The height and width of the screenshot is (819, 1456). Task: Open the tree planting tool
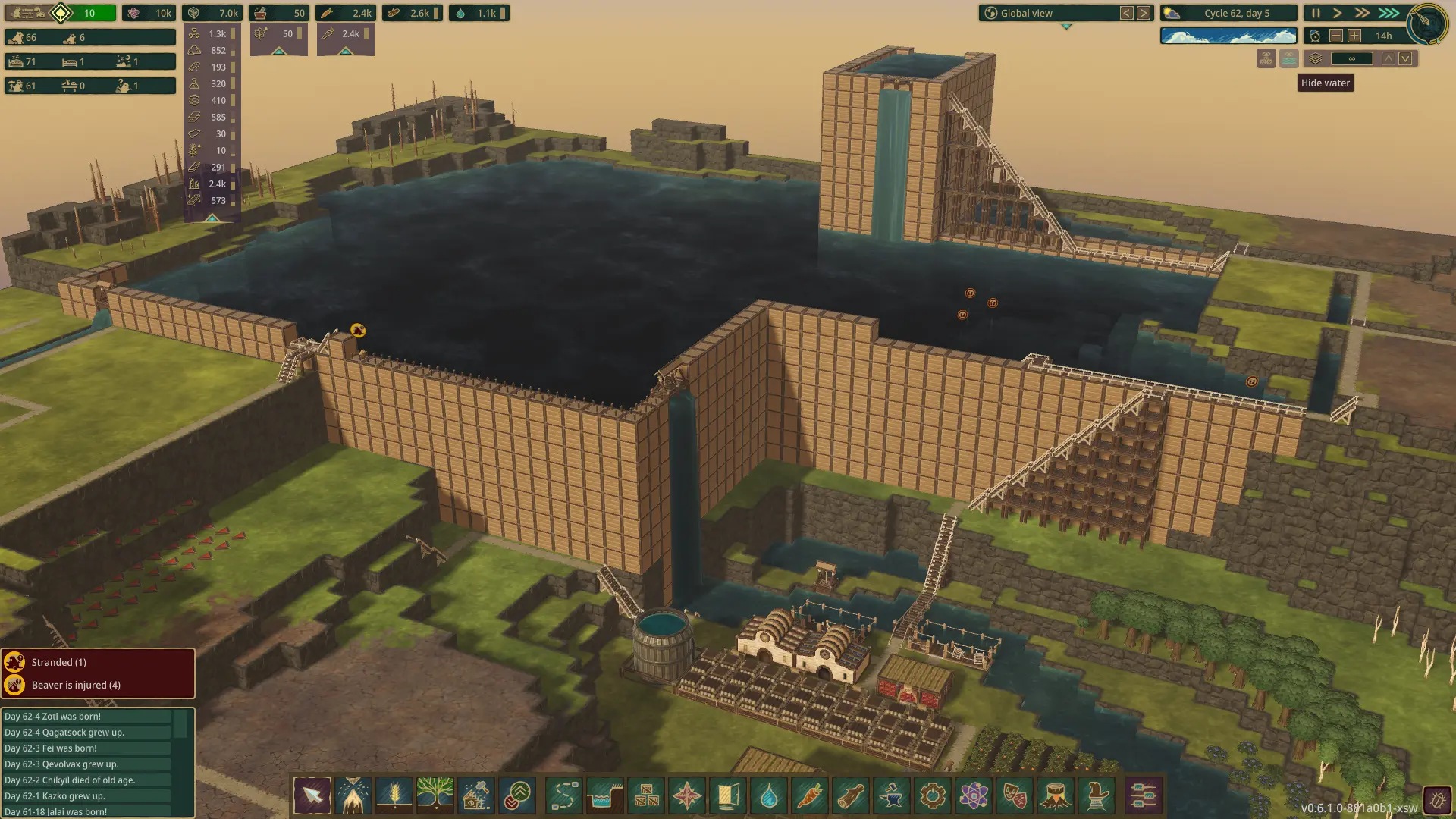click(435, 795)
